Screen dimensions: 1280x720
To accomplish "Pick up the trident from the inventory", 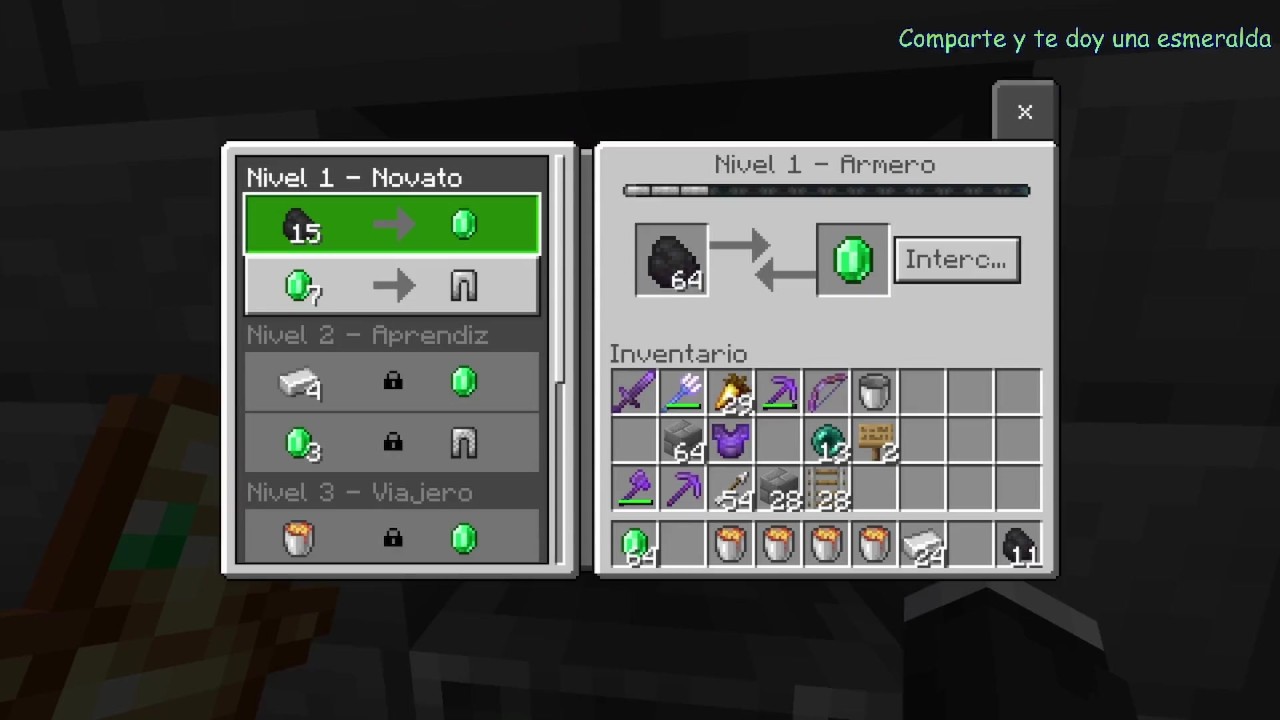I will 683,392.
